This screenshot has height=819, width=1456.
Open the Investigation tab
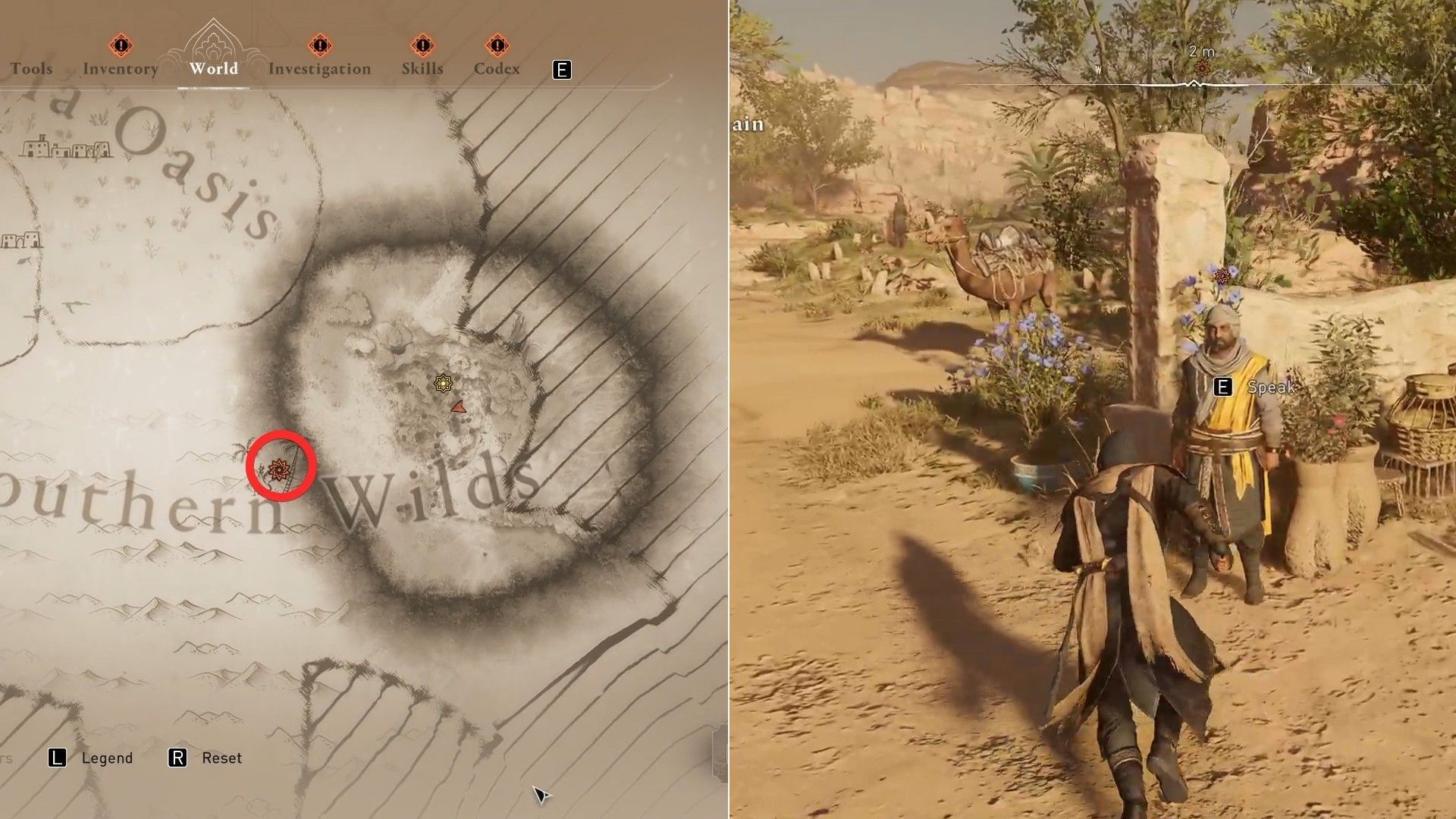pyautogui.click(x=321, y=68)
